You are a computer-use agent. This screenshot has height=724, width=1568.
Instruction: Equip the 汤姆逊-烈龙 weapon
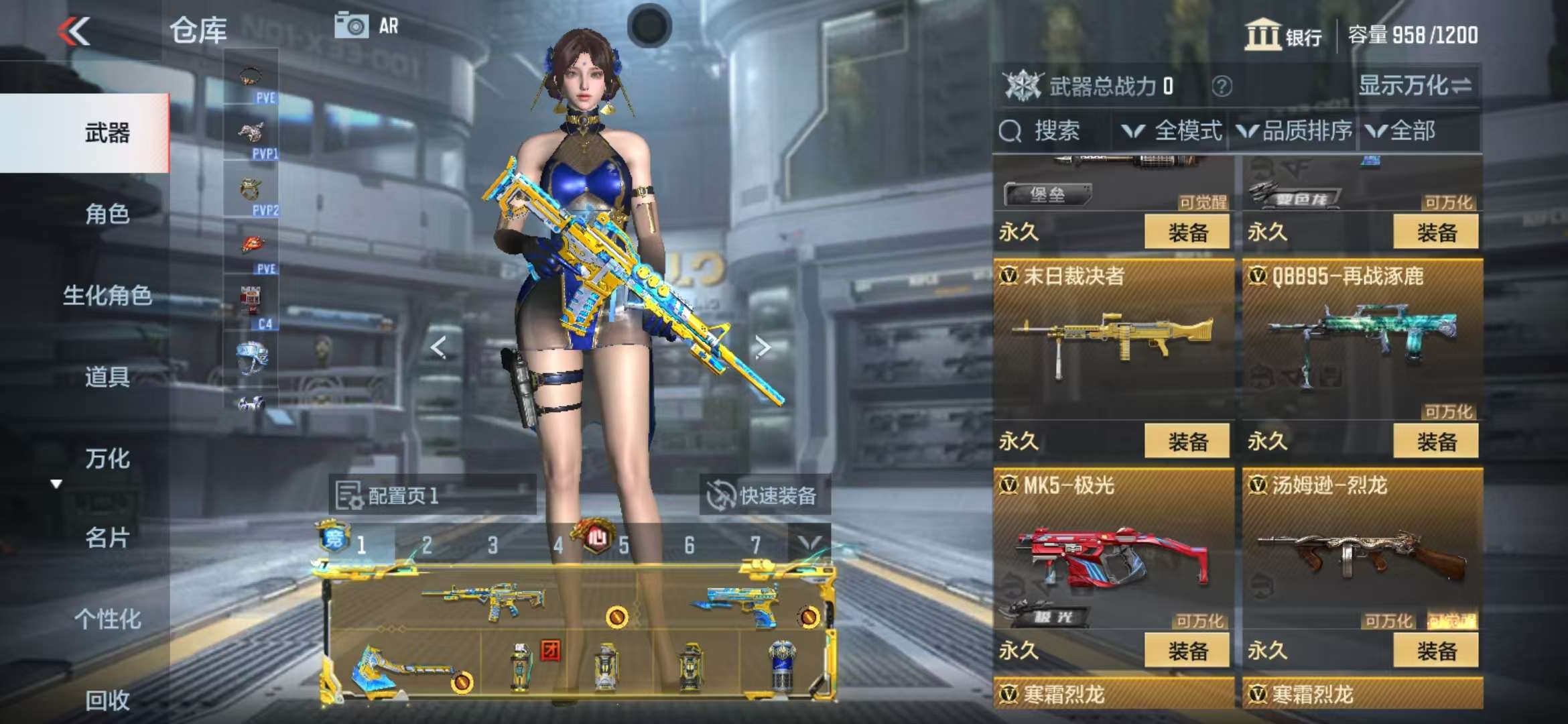coord(1436,650)
